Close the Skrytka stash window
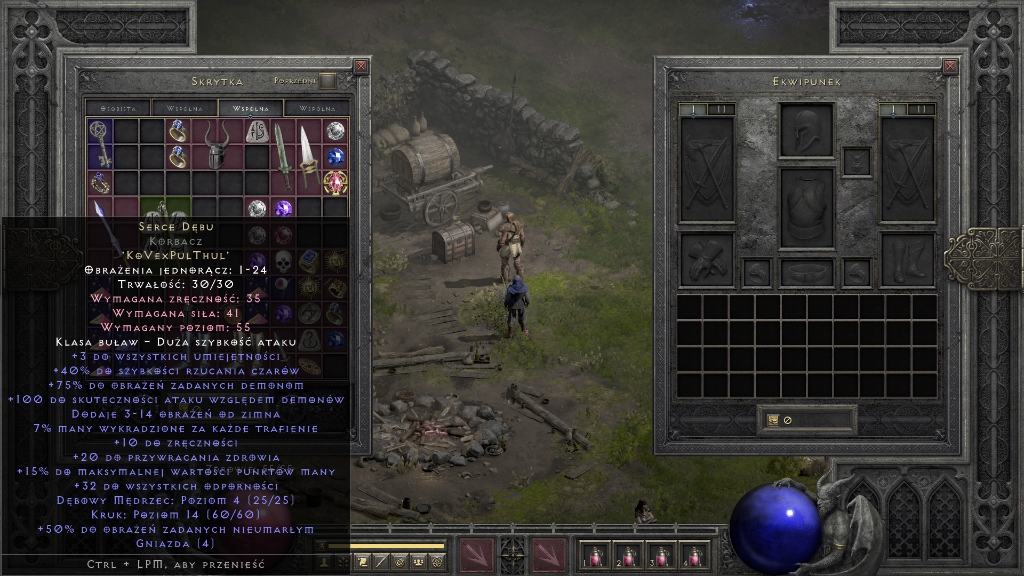 point(361,66)
